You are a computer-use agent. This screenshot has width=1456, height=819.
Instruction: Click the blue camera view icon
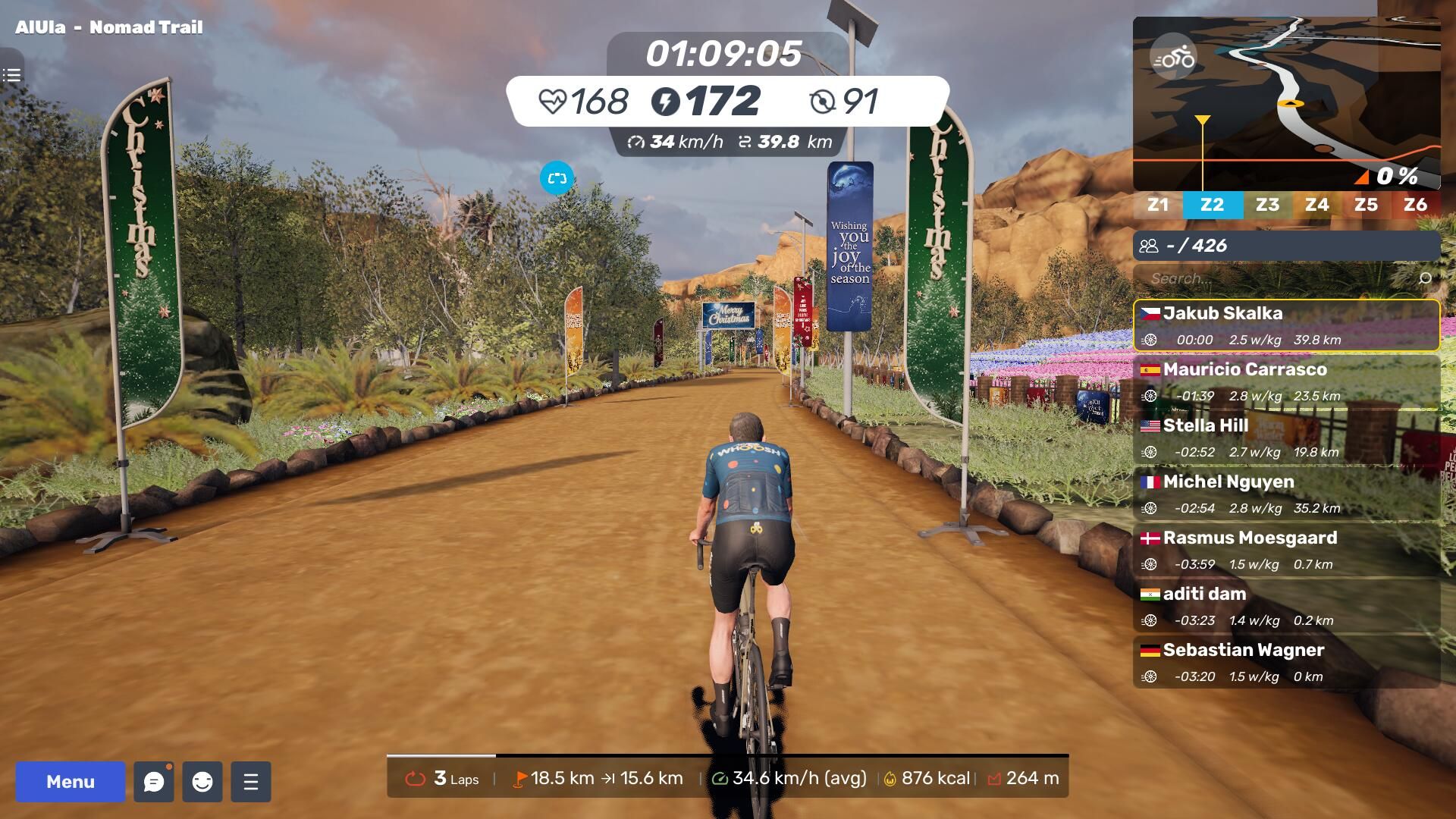coord(557,178)
